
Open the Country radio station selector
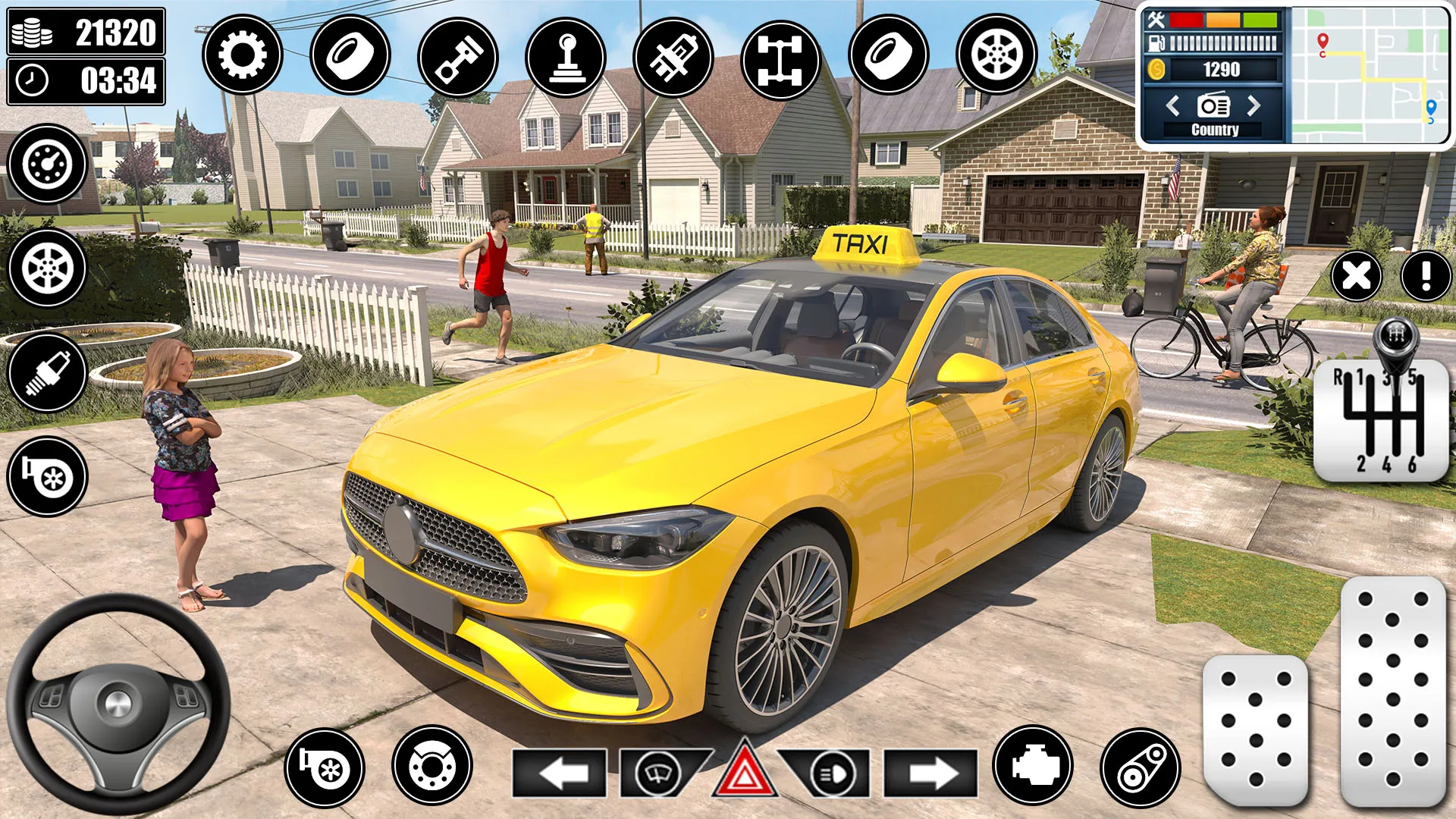[x=1215, y=129]
